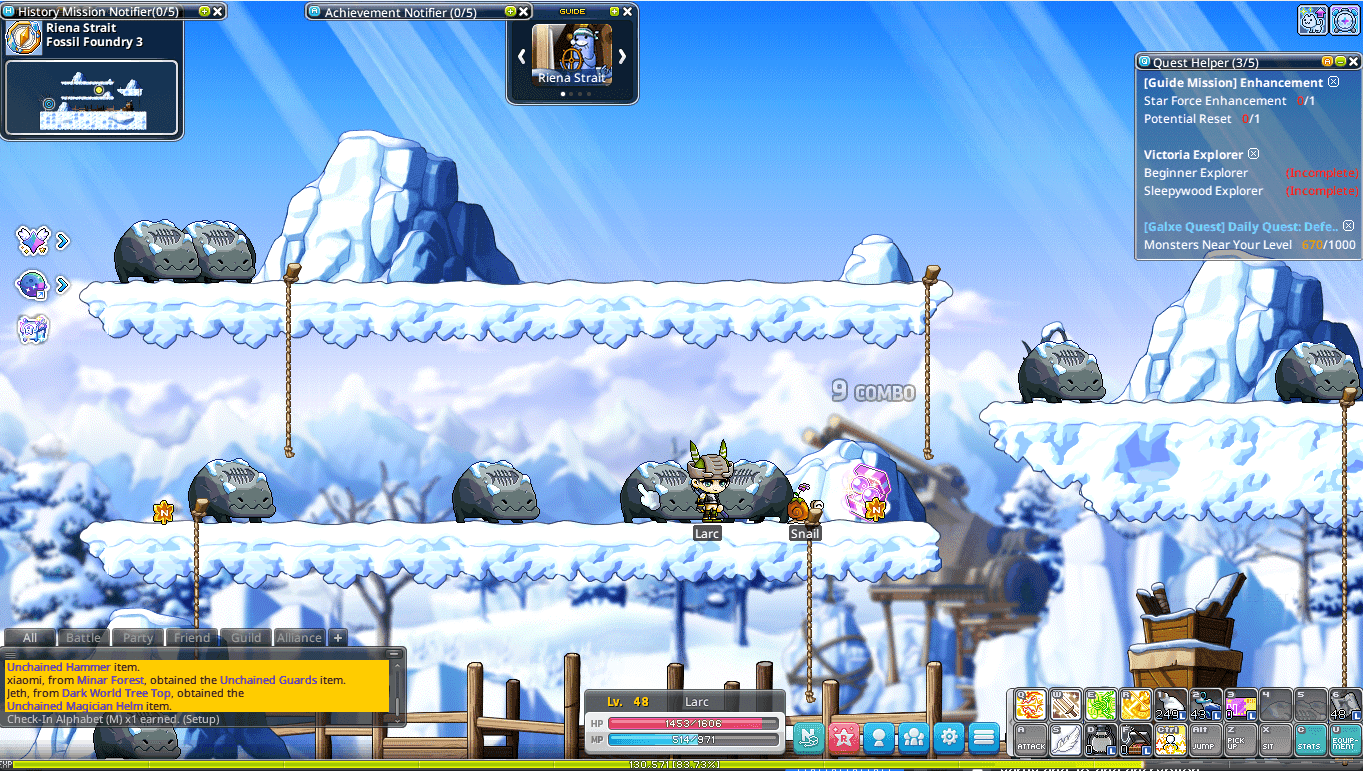This screenshot has width=1363, height=771.
Task: Select the Guild chat tab
Action: click(x=246, y=638)
